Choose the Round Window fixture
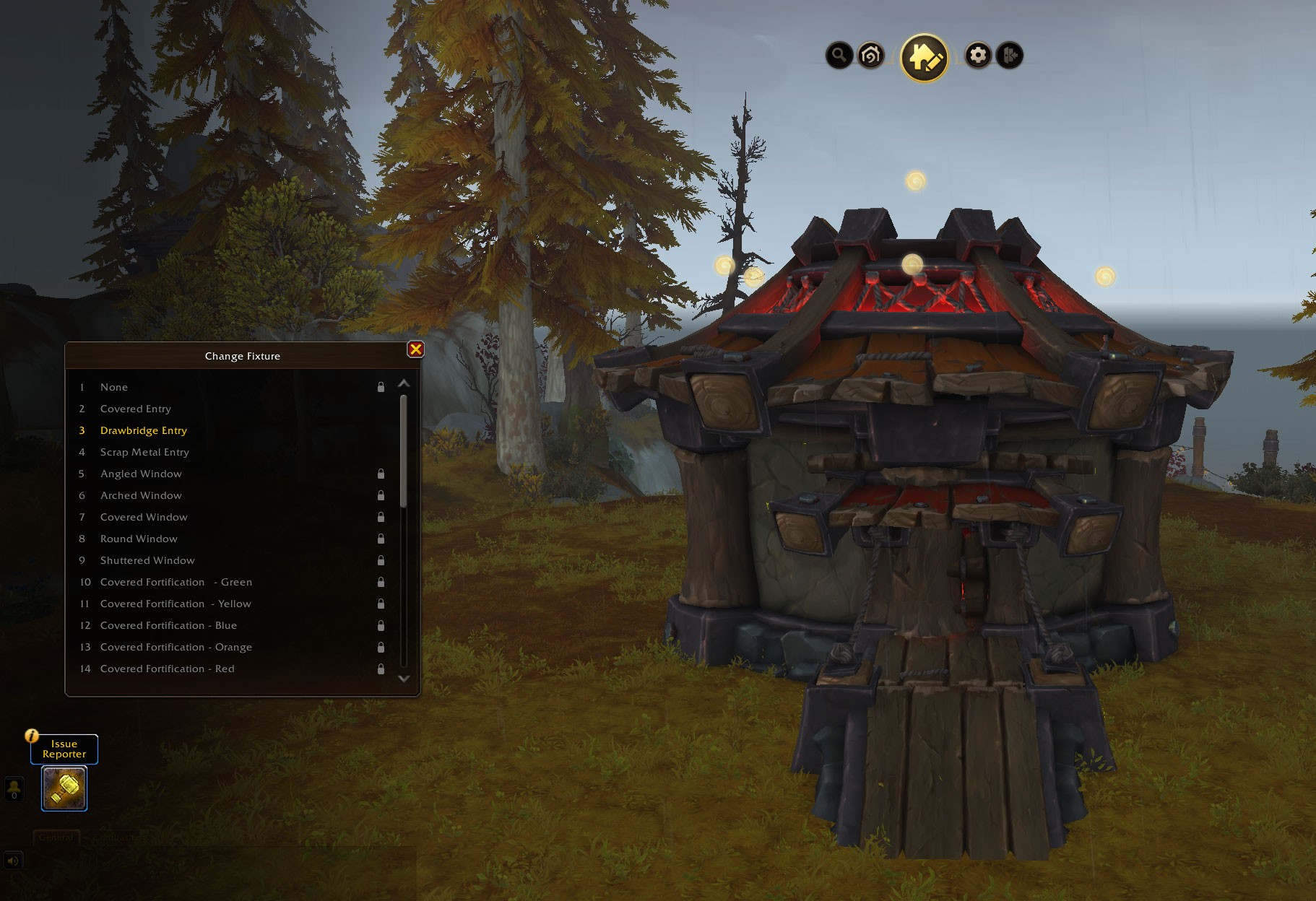Viewport: 1316px width, 901px height. point(139,539)
